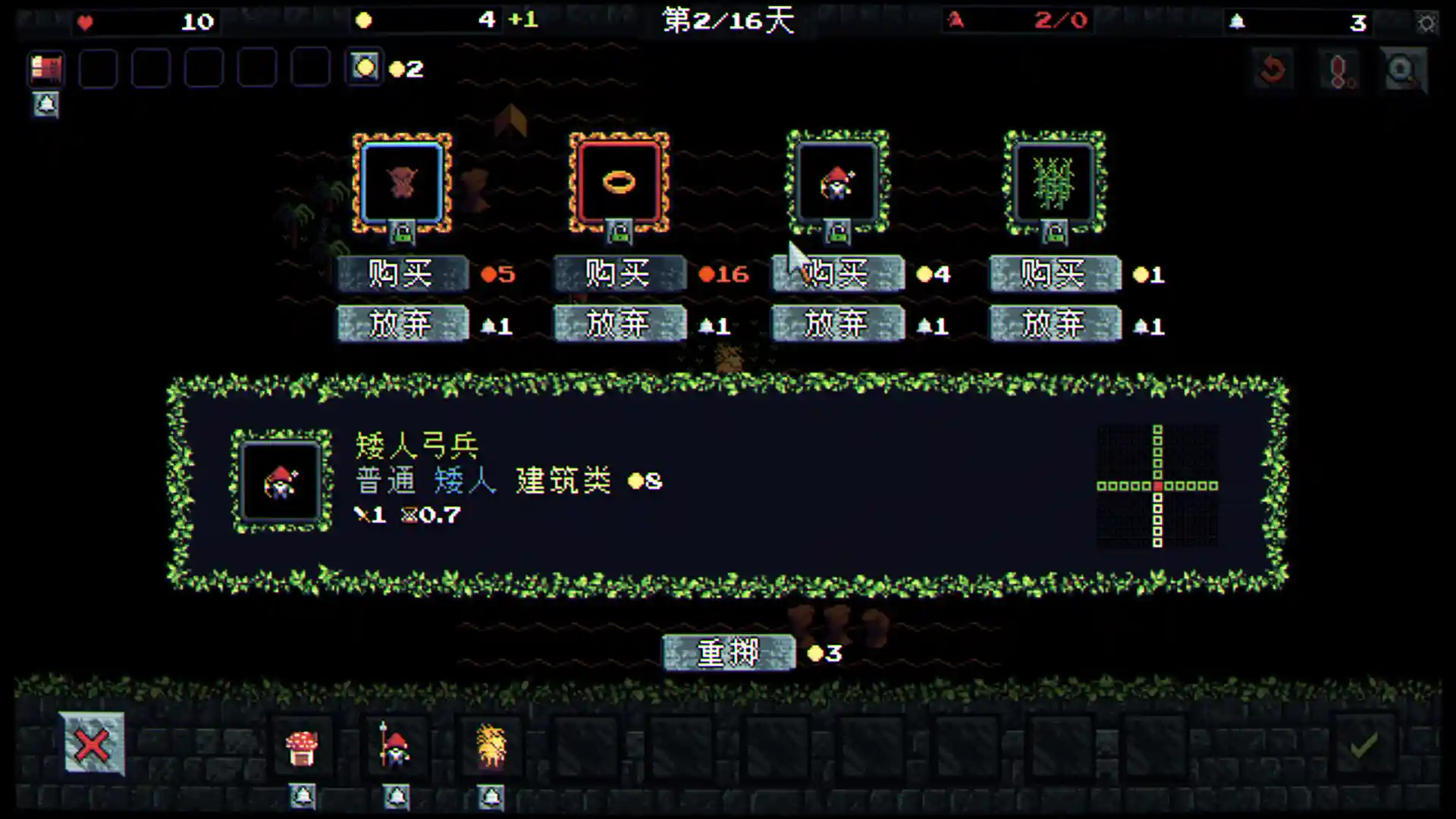Image resolution: width=1456 pixels, height=819 pixels.
Task: Discard the golden ring card with 放弃
Action: (x=619, y=323)
